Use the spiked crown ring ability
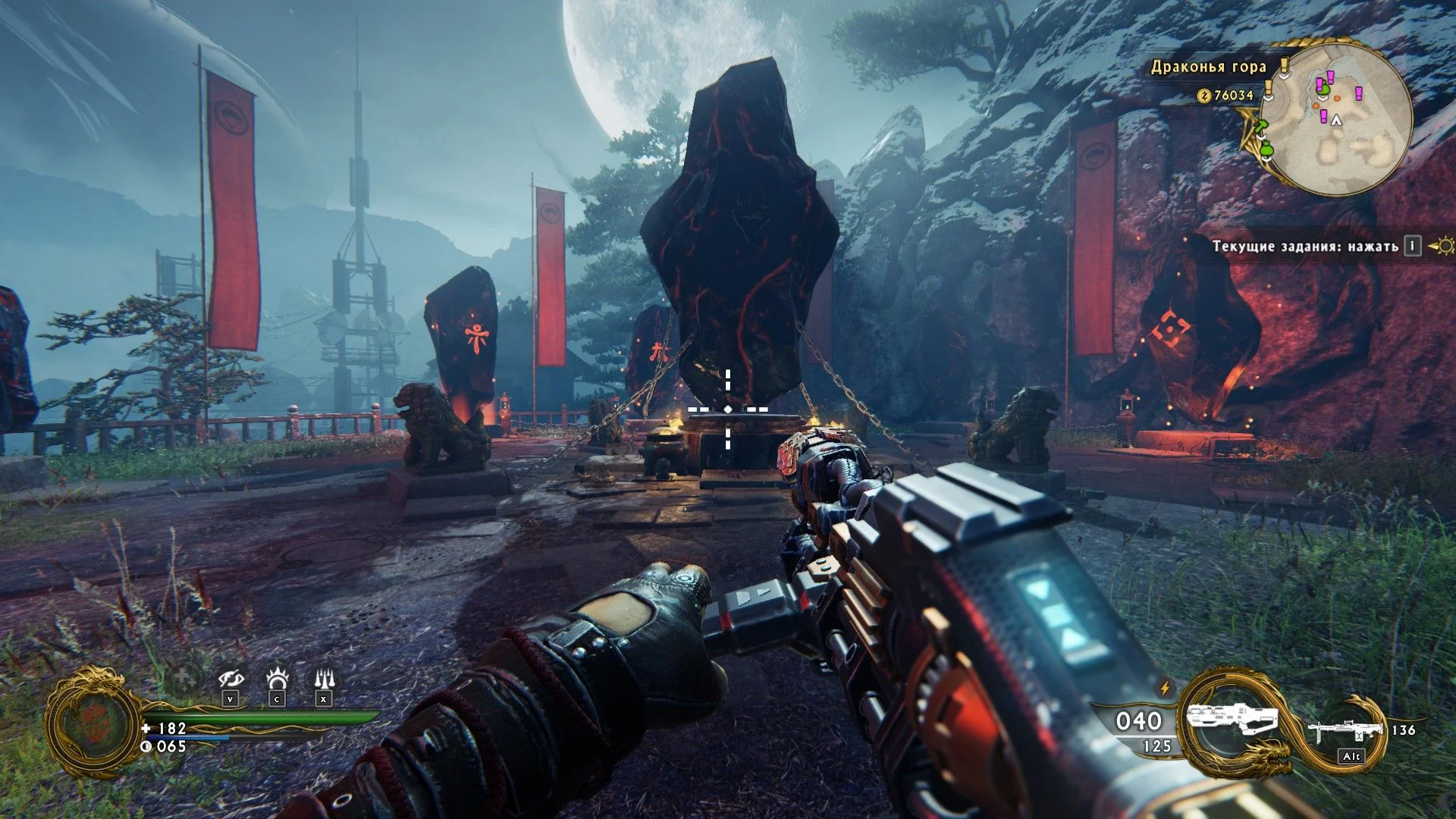Screen dimensions: 1456x819 [x=278, y=678]
